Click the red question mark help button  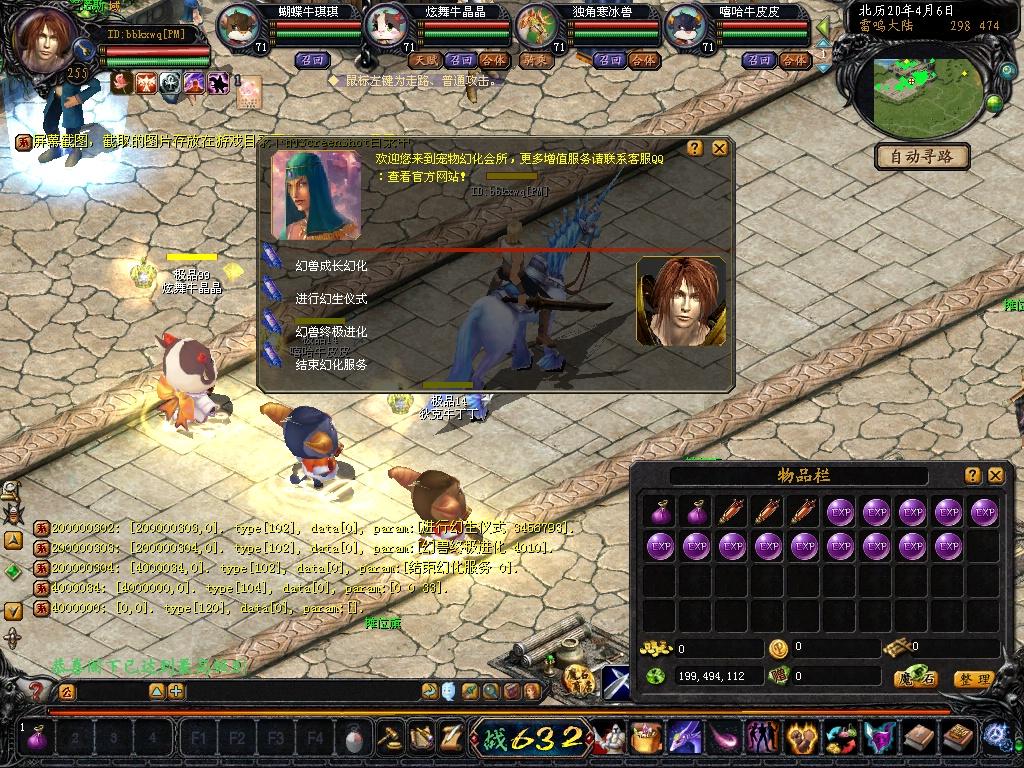[36, 691]
